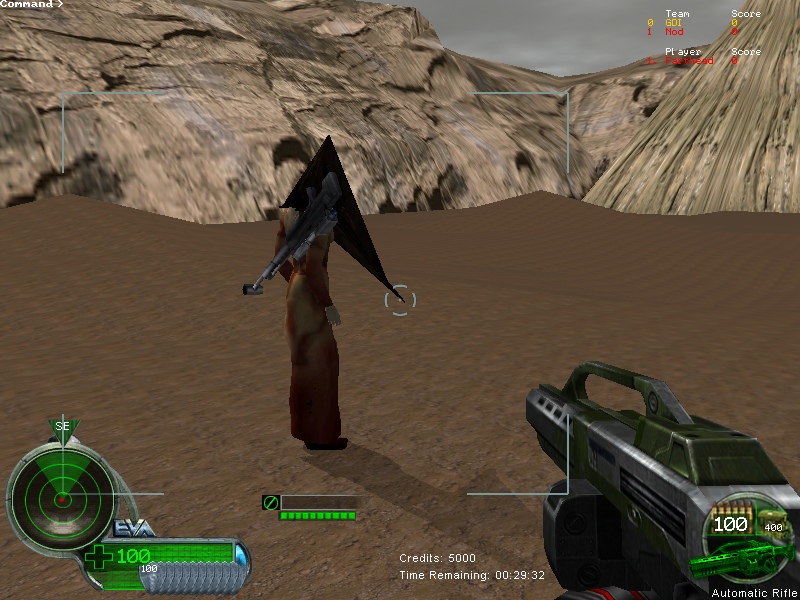Click the SE compass heading indicator

[x=63, y=427]
